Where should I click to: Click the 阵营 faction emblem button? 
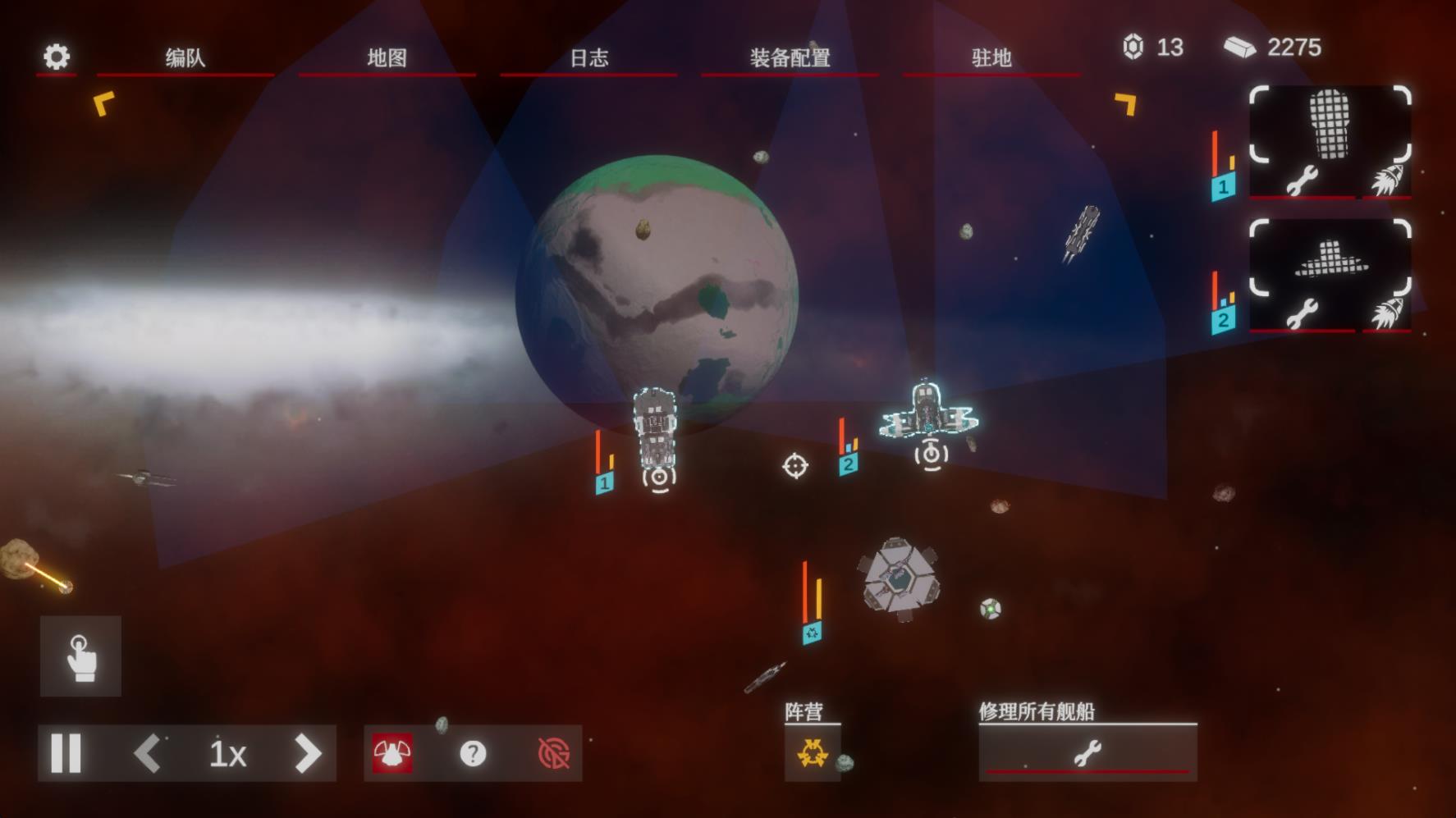point(812,753)
